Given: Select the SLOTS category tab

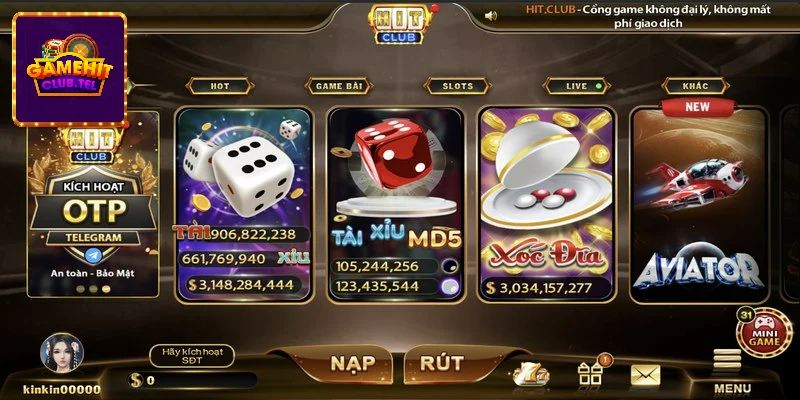Looking at the screenshot, I should [457, 86].
